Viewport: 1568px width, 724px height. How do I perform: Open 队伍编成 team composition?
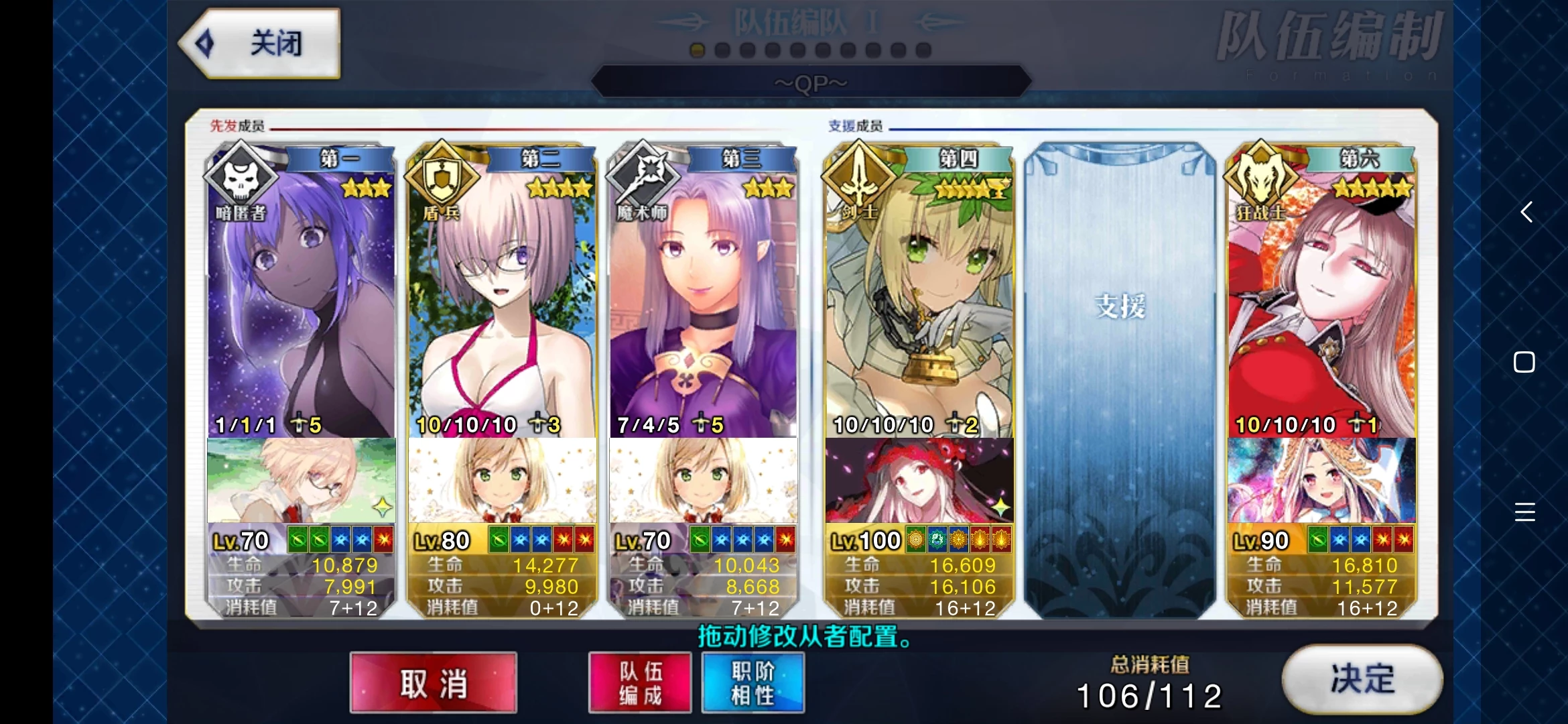[x=640, y=683]
